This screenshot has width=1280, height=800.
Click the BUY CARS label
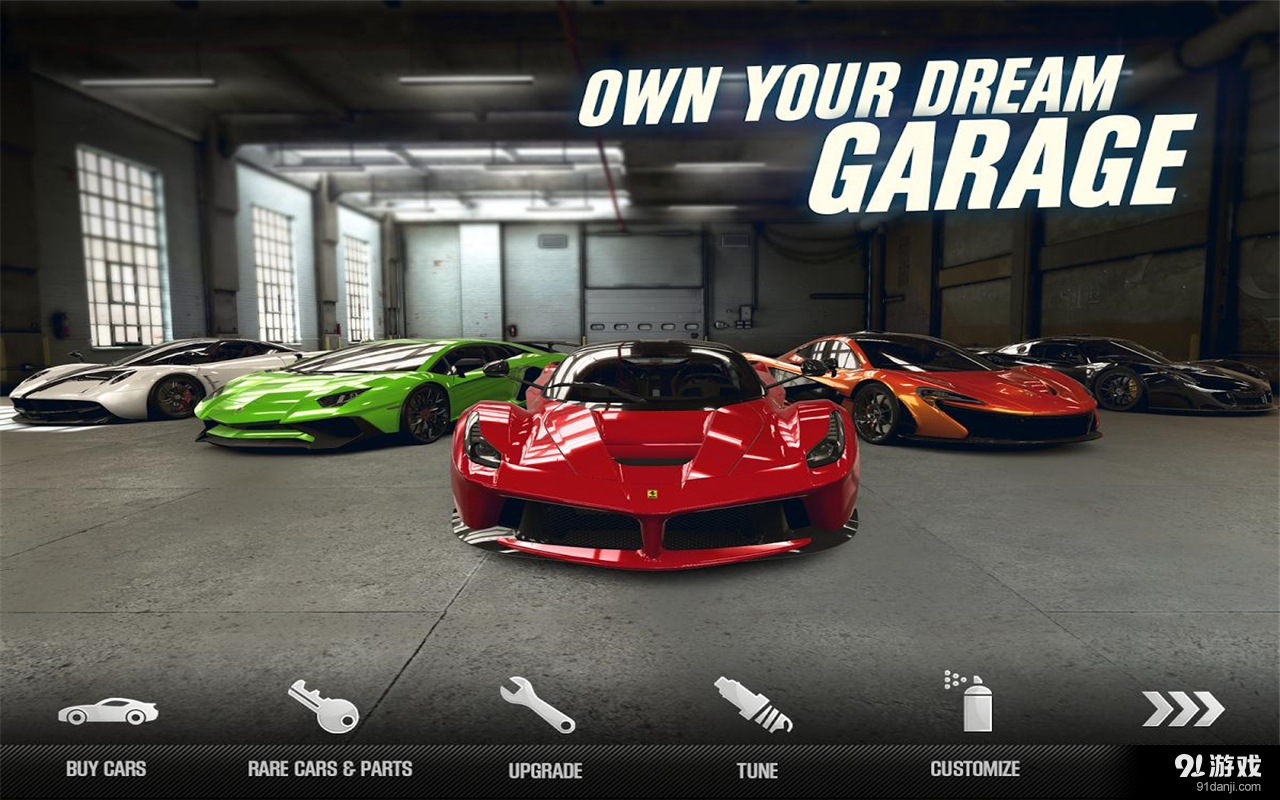click(103, 770)
